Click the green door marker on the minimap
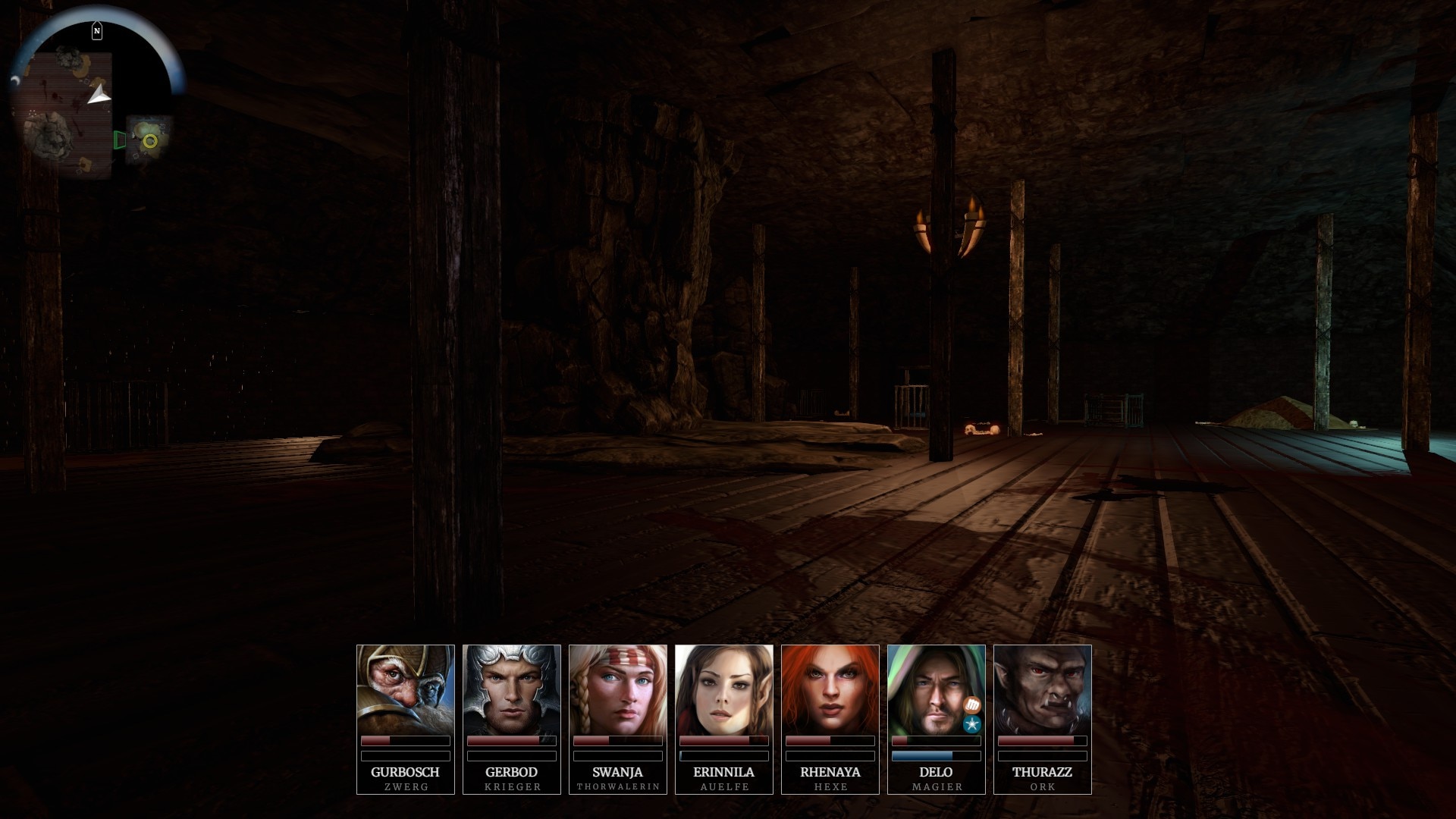1456x819 pixels. [x=119, y=140]
